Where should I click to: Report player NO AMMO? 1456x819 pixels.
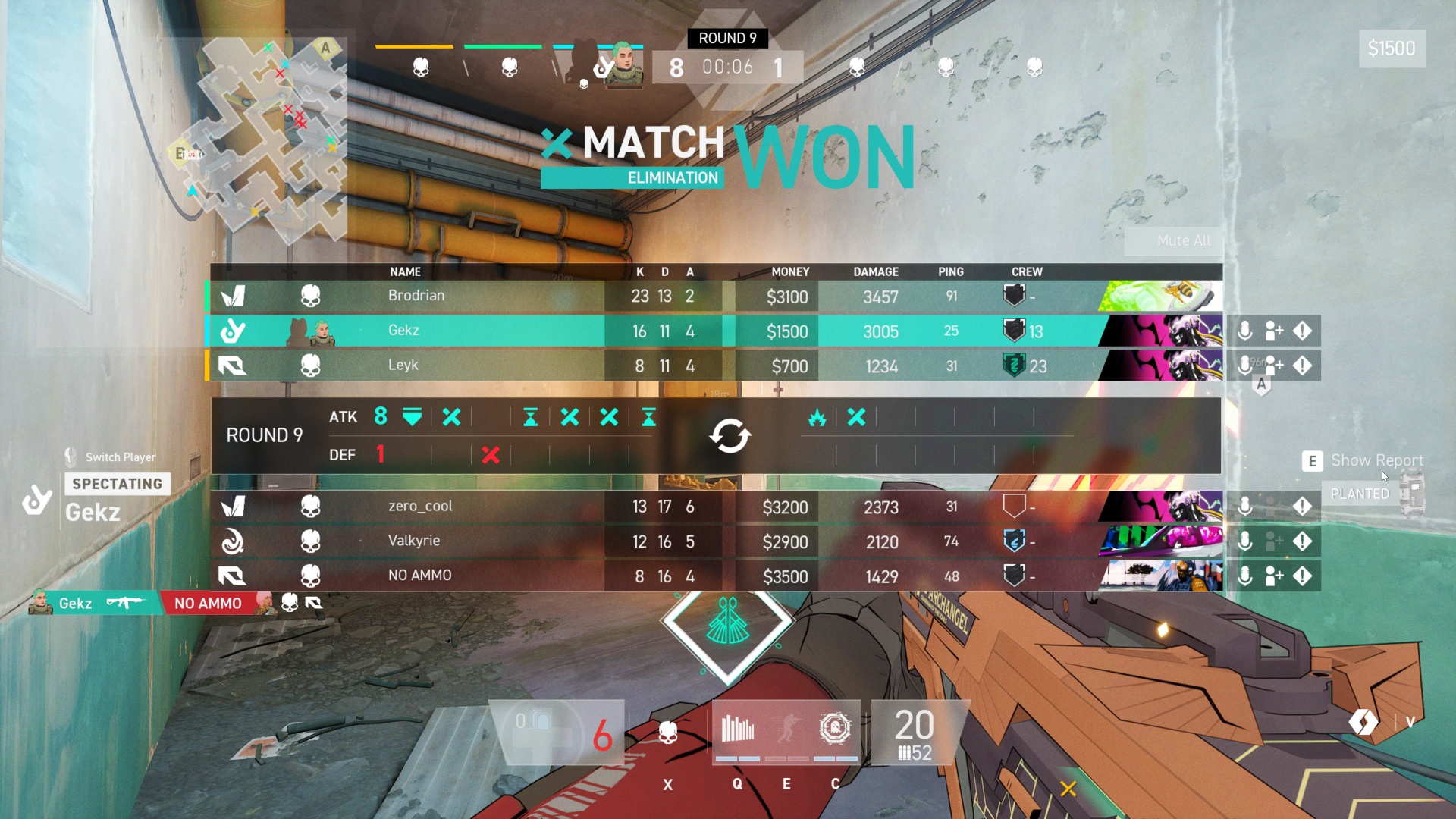click(x=1302, y=576)
